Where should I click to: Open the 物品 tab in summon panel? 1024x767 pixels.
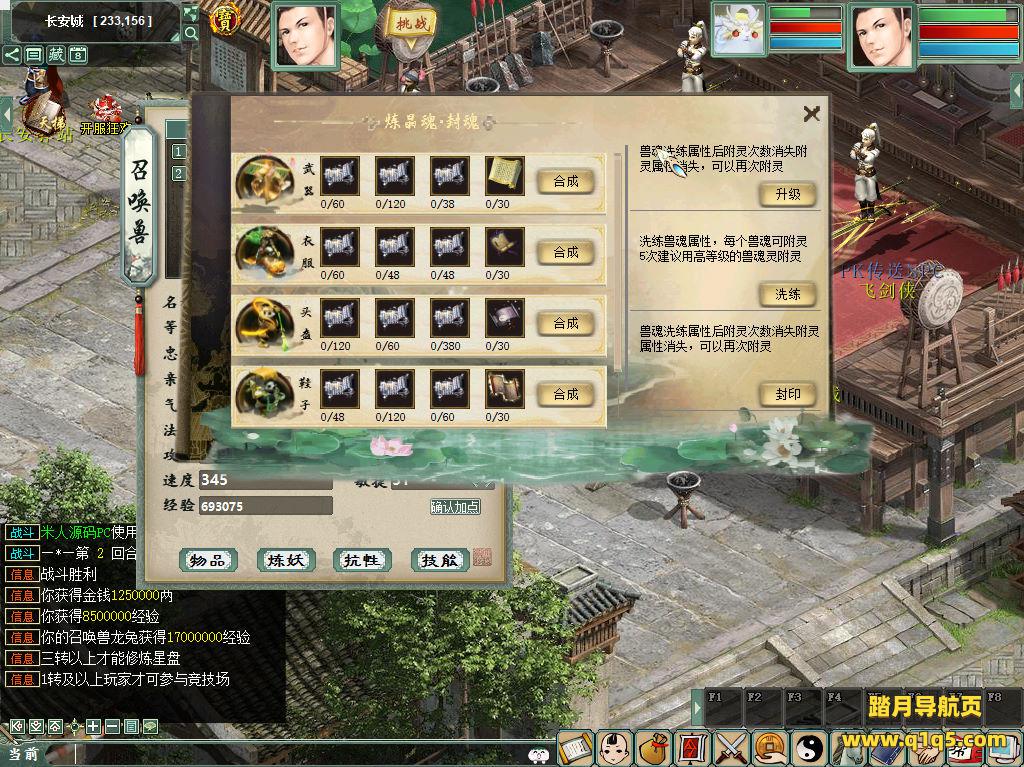click(208, 560)
